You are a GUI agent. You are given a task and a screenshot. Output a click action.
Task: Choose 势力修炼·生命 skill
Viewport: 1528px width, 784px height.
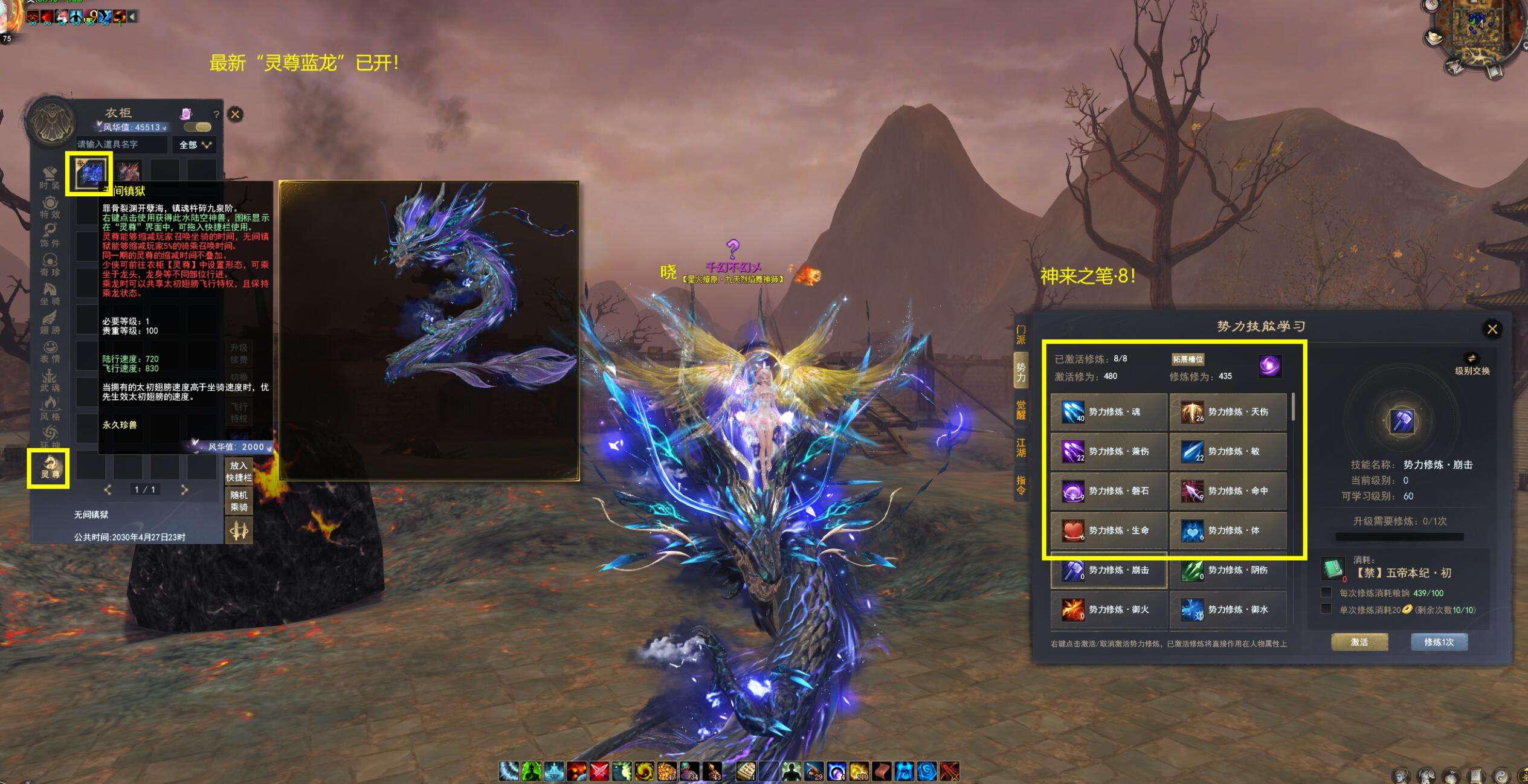coord(1108,530)
